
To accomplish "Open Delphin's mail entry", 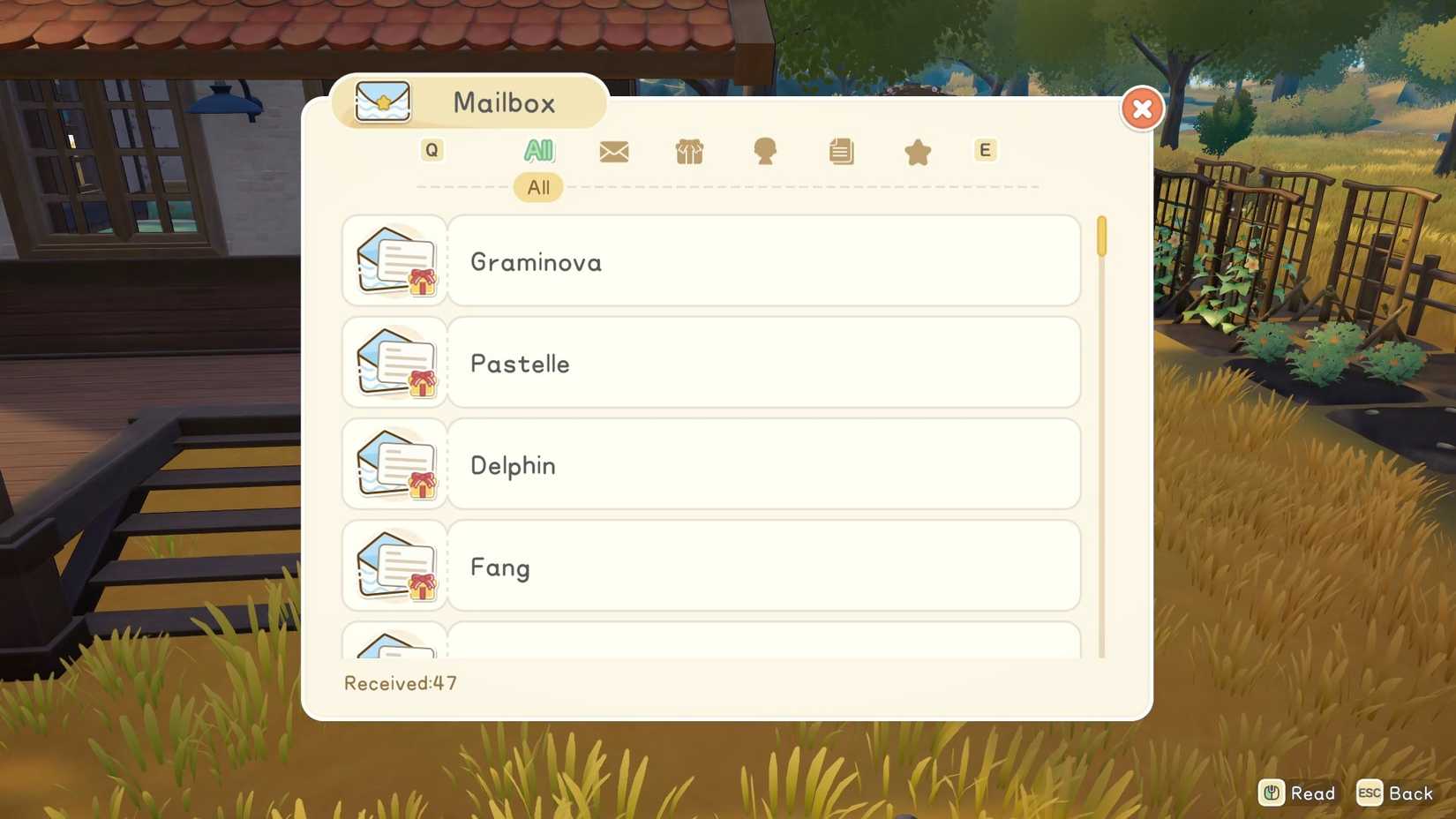I will 763,465.
